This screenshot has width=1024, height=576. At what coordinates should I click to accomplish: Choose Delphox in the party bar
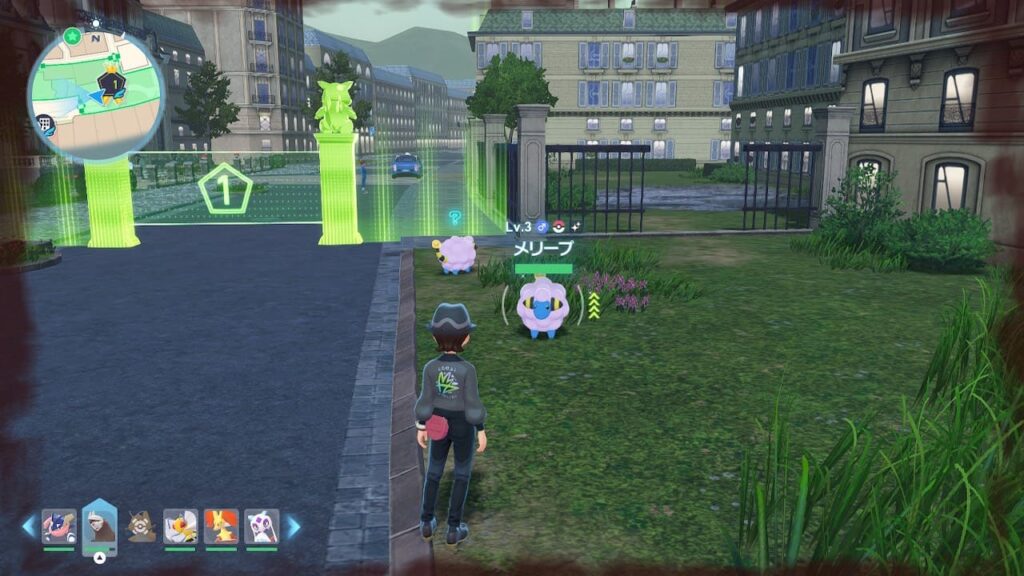pyautogui.click(x=221, y=526)
